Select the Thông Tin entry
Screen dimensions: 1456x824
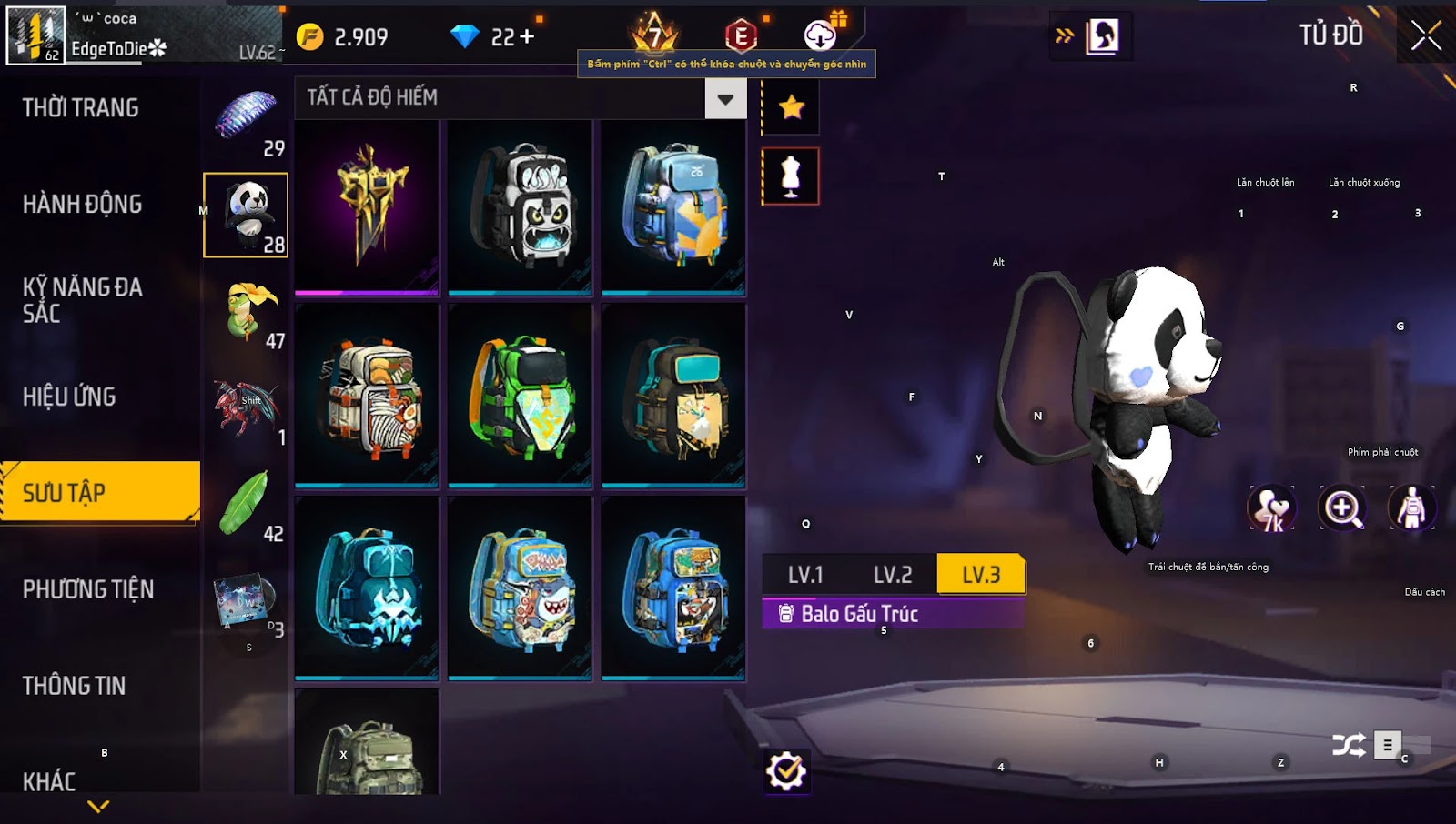pos(75,686)
